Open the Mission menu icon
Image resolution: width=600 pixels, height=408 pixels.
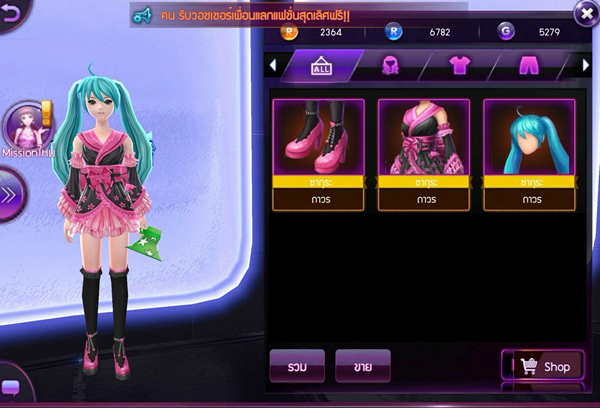tap(24, 128)
